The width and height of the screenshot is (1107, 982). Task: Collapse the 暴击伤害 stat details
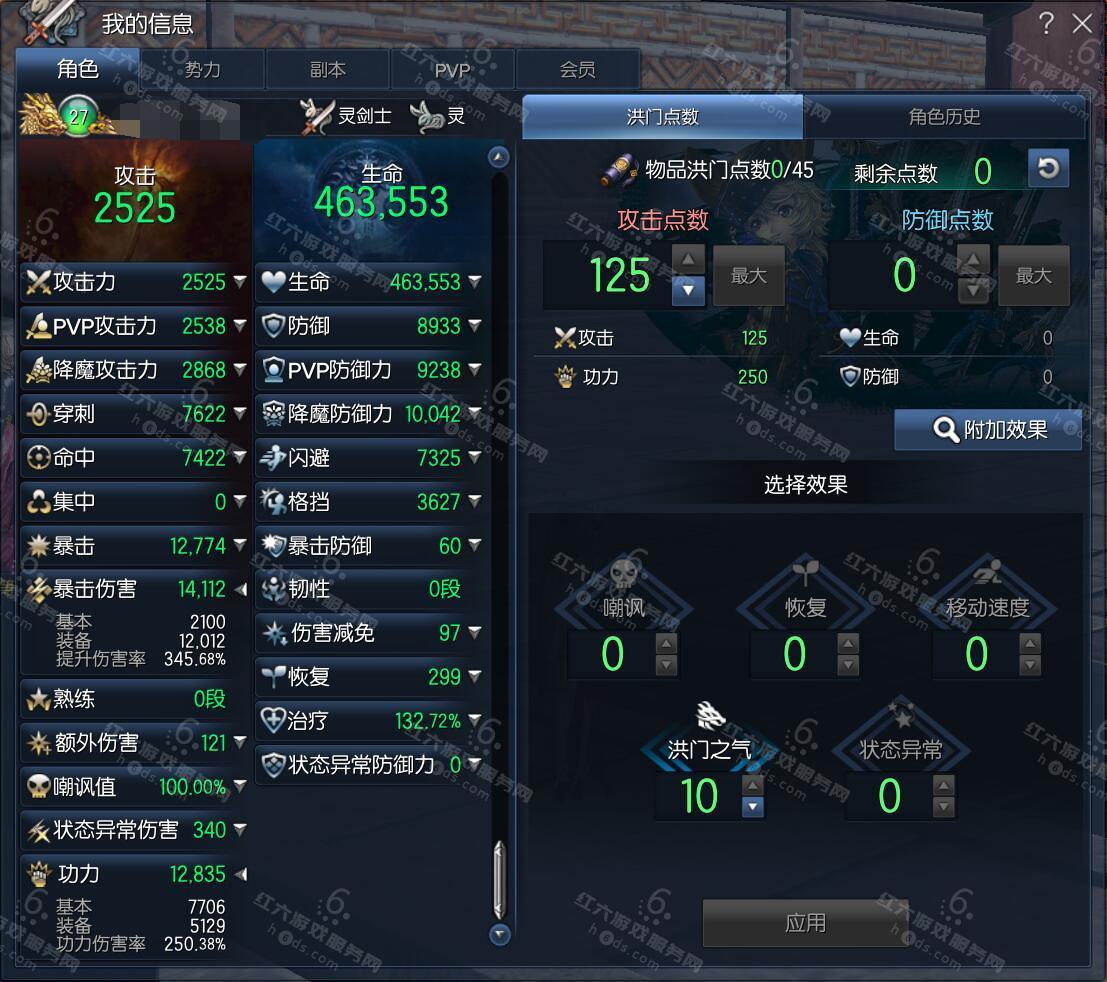point(240,590)
